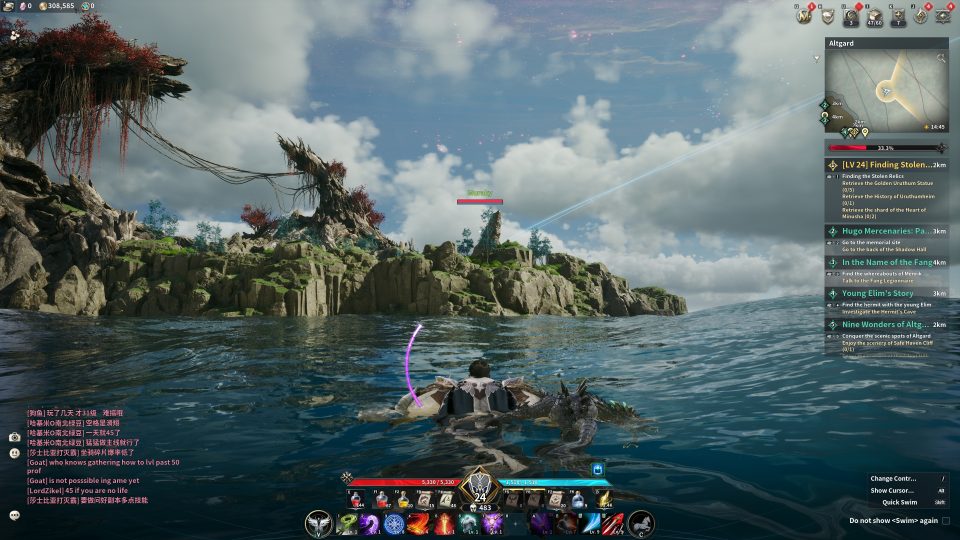Activate the blue rune circle skill

coord(394,523)
